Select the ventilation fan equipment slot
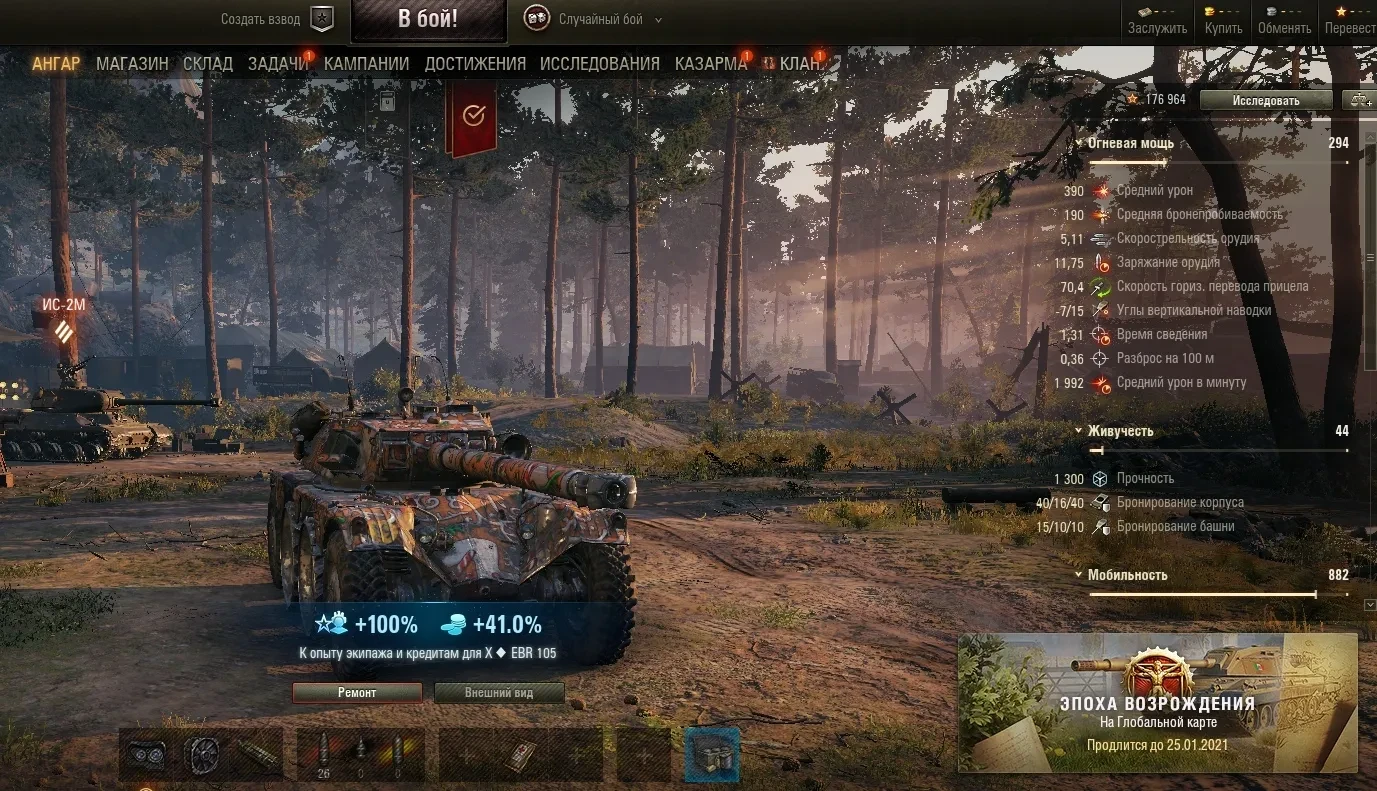Viewport: 1377px width, 791px height. click(203, 754)
